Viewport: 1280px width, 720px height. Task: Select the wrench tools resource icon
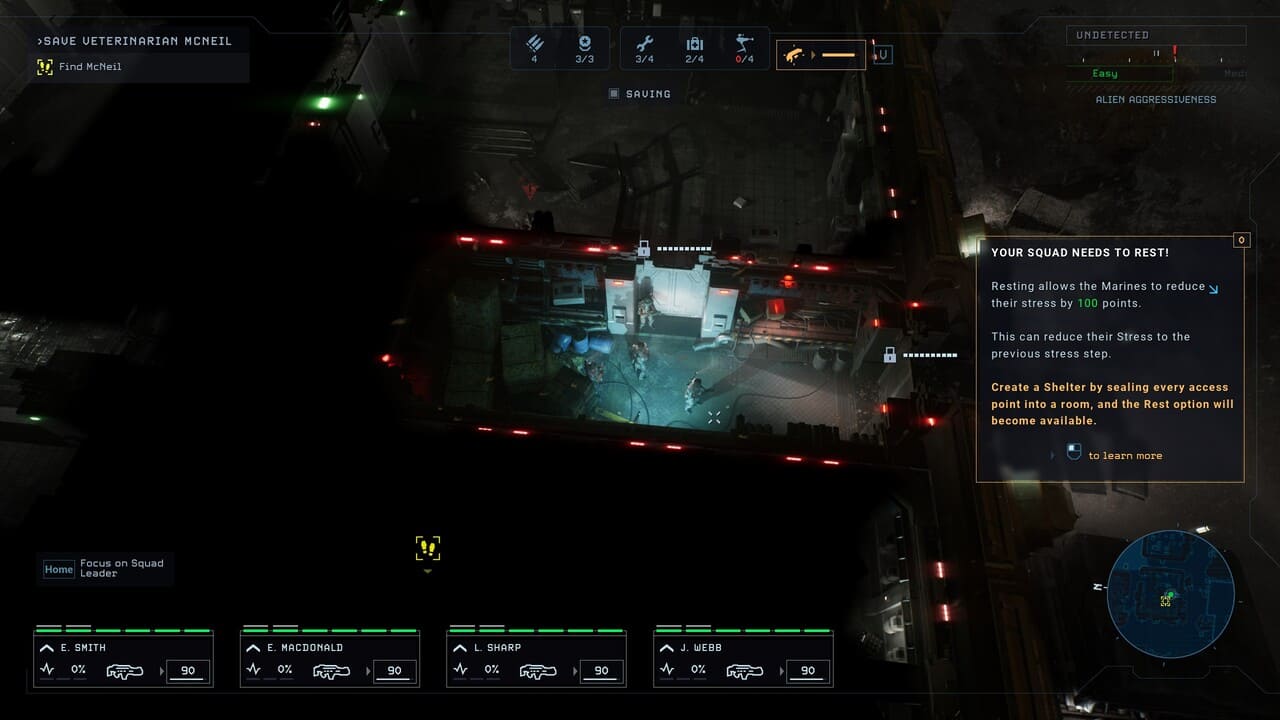pos(645,45)
